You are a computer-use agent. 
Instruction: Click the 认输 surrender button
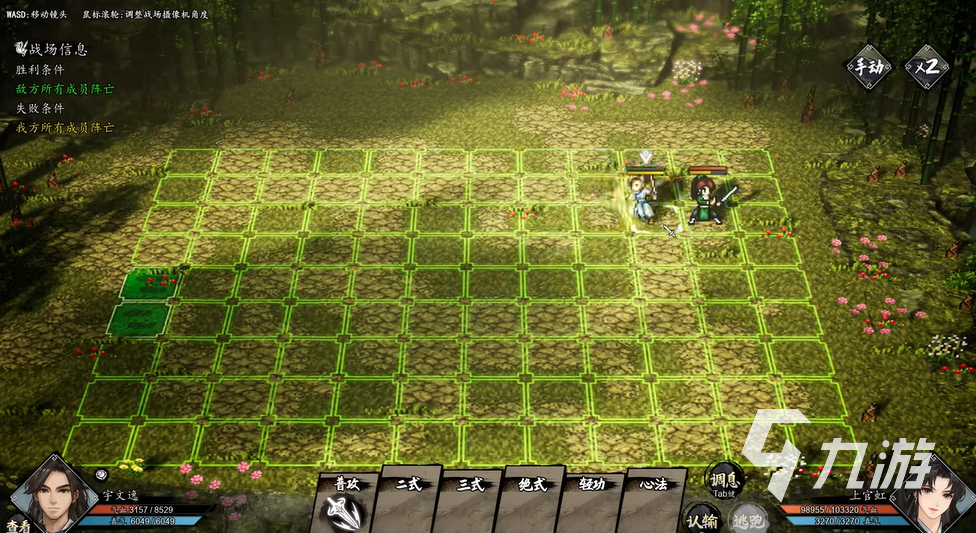701,519
